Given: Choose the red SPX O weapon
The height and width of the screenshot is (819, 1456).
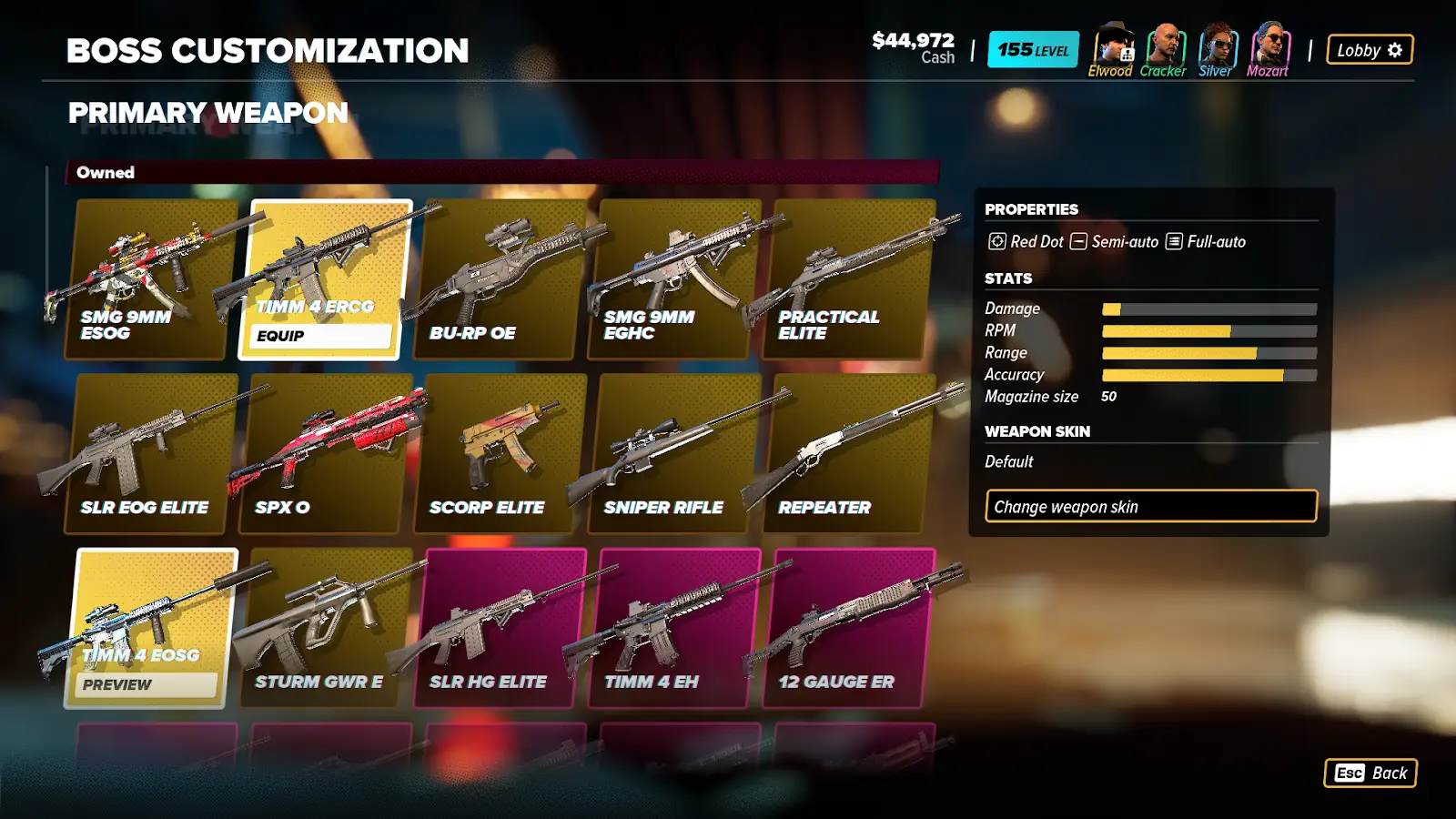Looking at the screenshot, I should pos(325,453).
